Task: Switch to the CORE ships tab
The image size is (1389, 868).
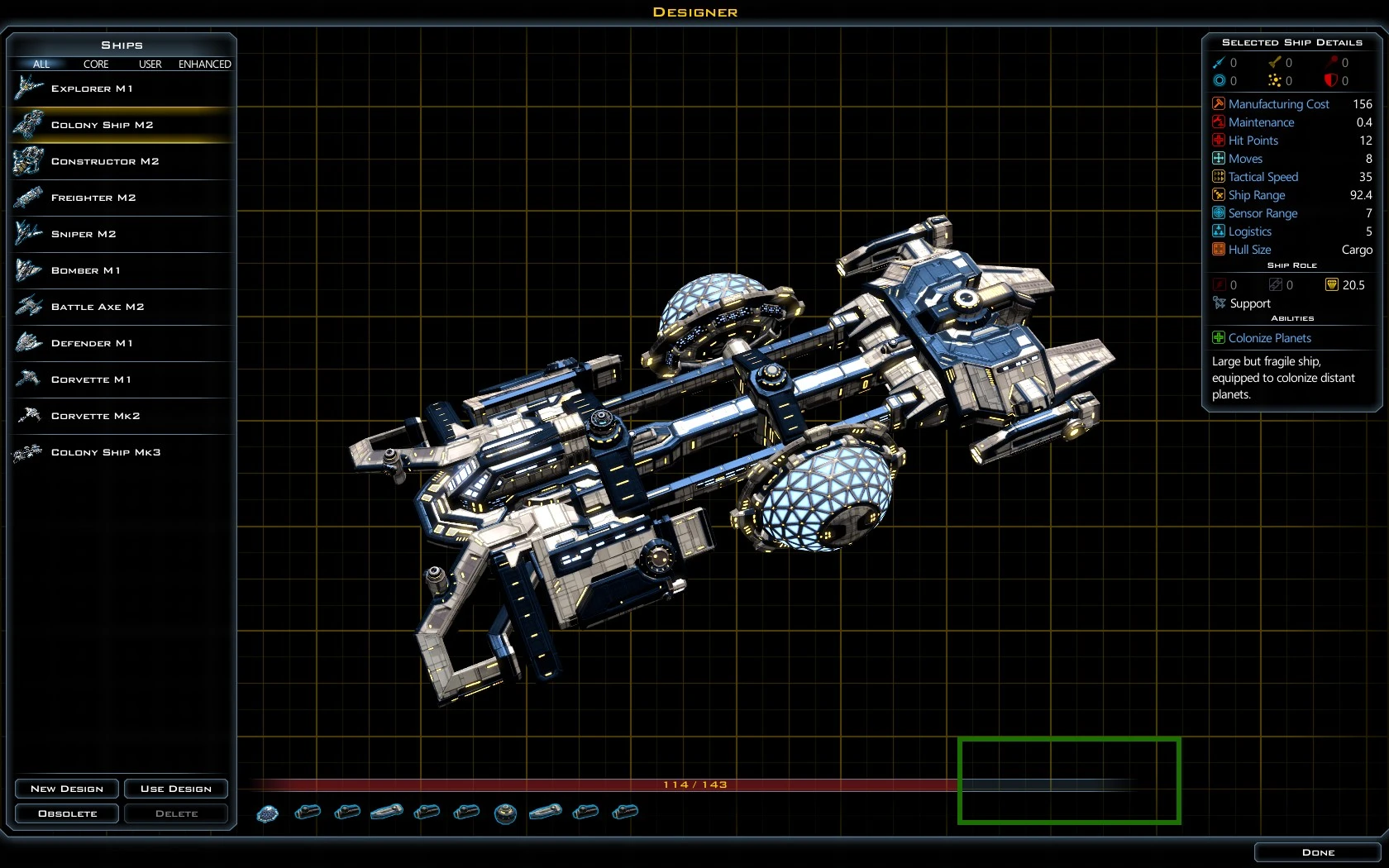Action: pyautogui.click(x=96, y=64)
